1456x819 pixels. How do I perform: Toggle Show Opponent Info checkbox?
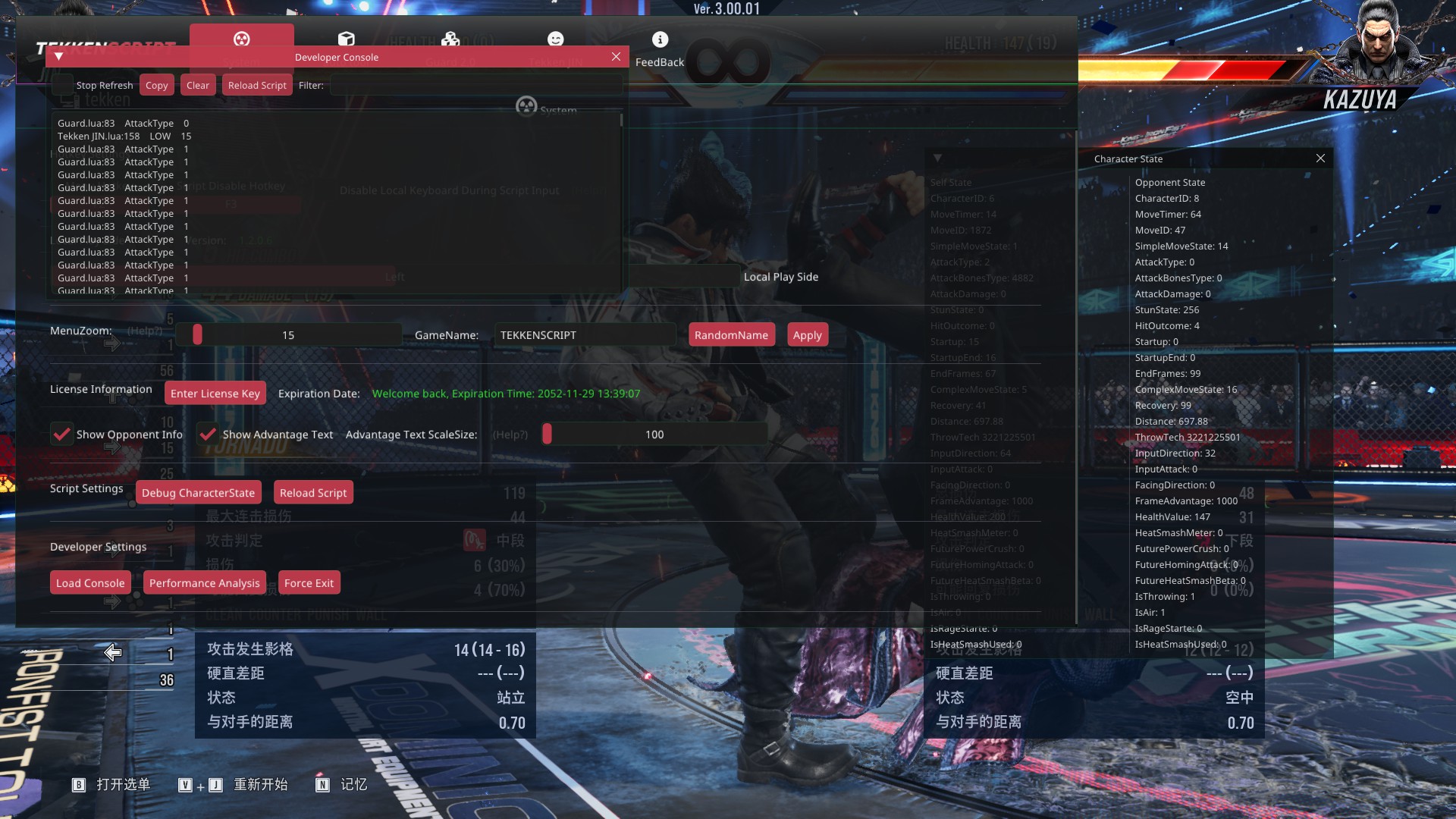pos(61,434)
